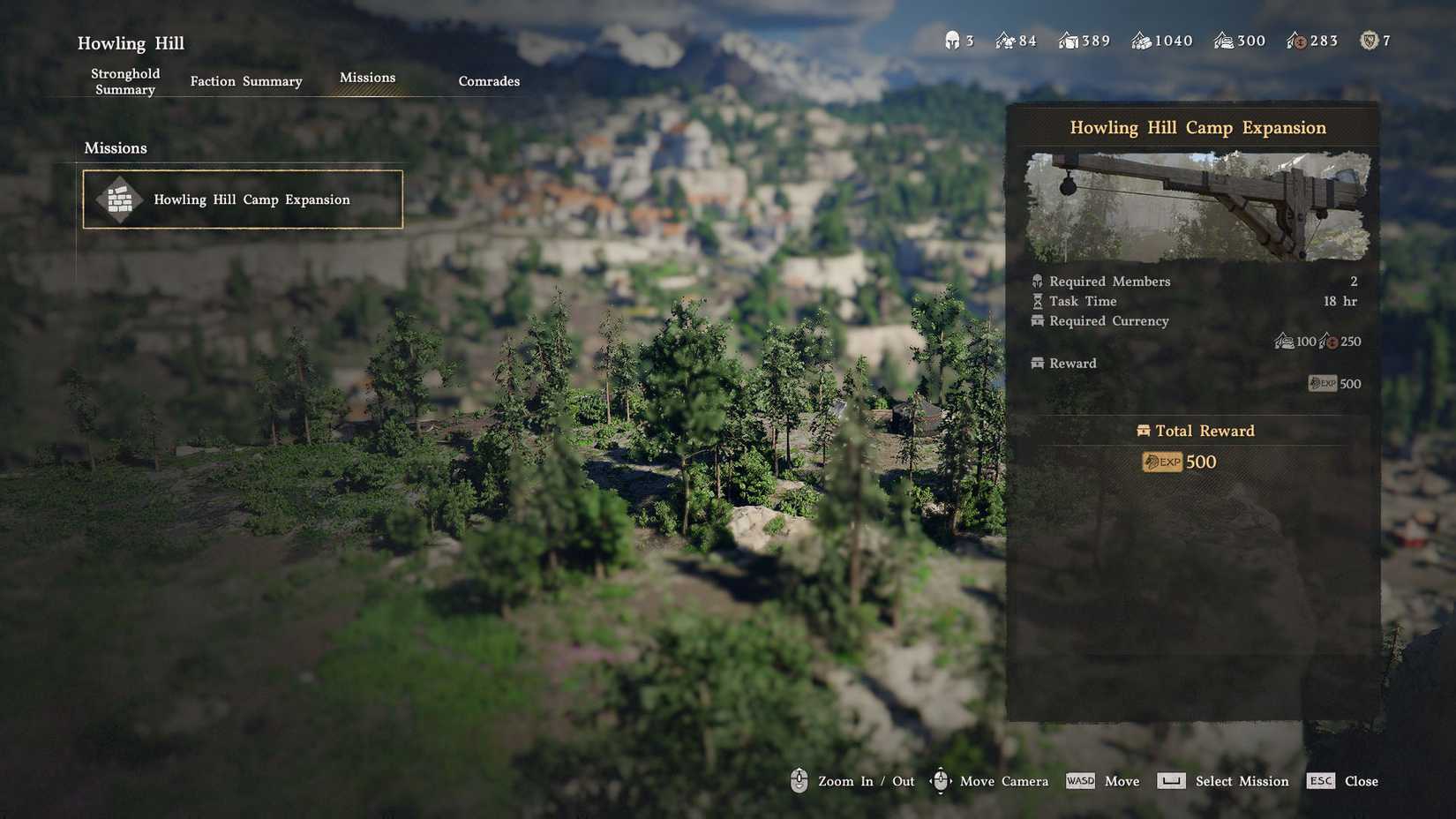Switch to the Comrades tab
The image size is (1456, 819).
[488, 80]
